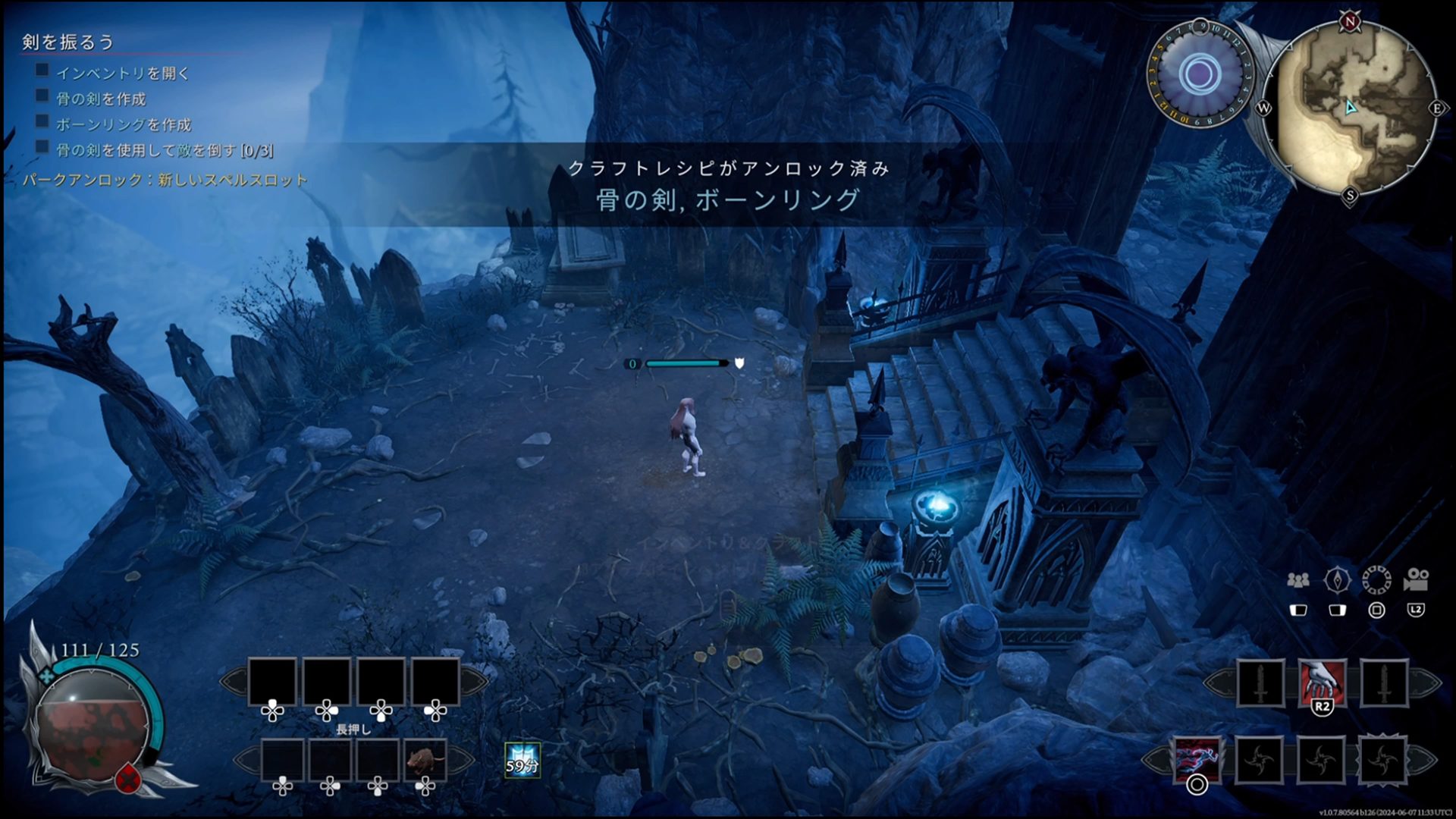Use the red lightning dash ability
Screen dimensions: 1456x819
click(x=1197, y=759)
